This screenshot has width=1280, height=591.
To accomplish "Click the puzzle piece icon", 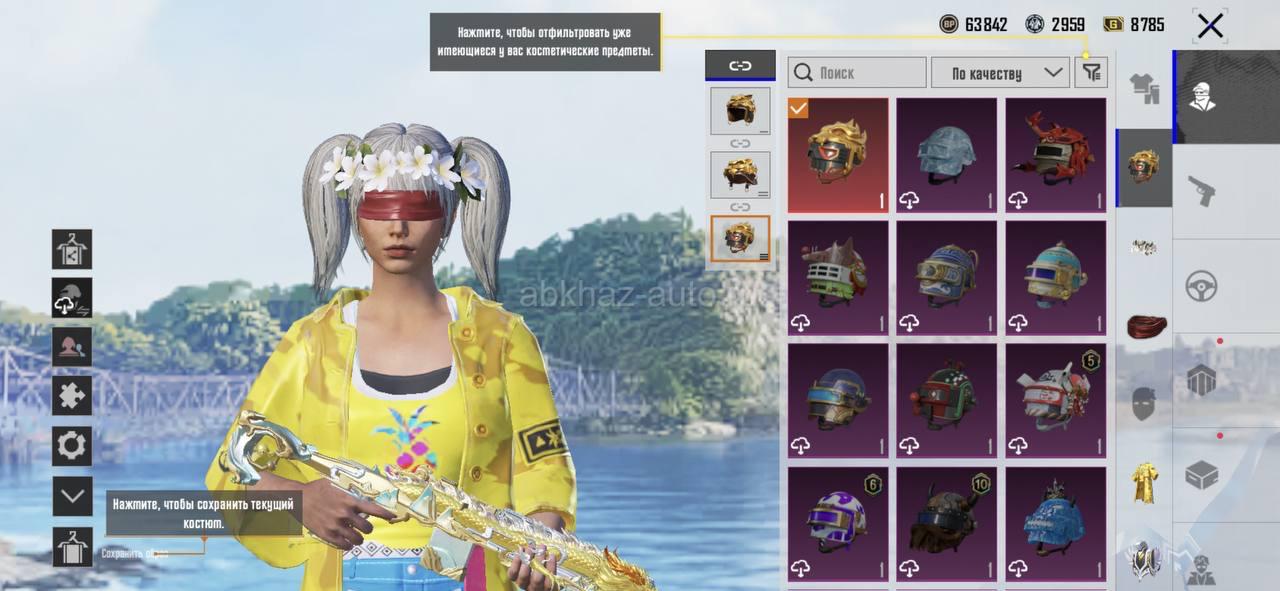I will pos(72,396).
